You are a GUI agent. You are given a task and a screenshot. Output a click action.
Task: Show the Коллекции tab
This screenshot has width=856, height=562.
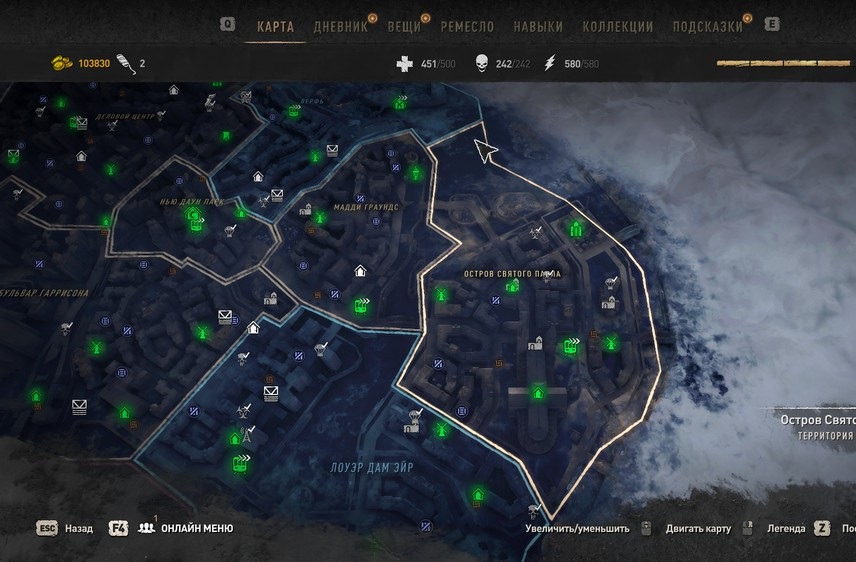pyautogui.click(x=617, y=27)
